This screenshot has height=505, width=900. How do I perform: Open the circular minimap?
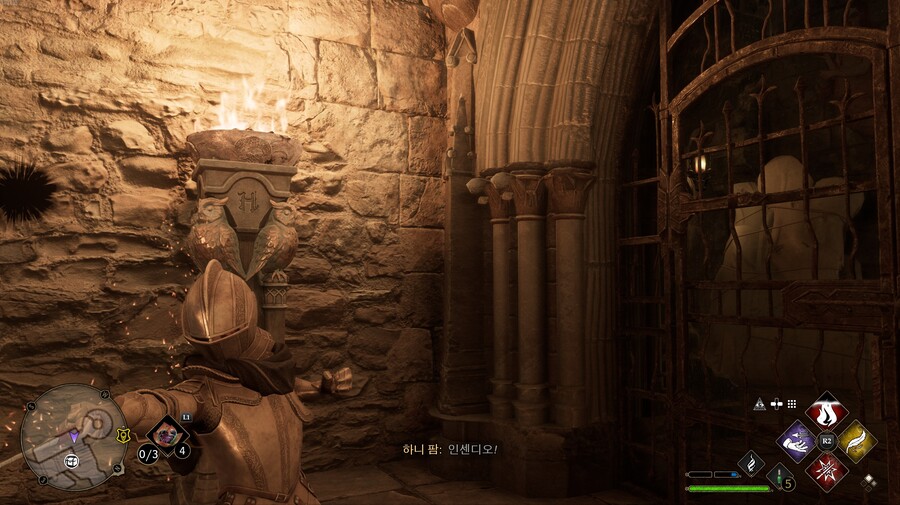[73, 435]
